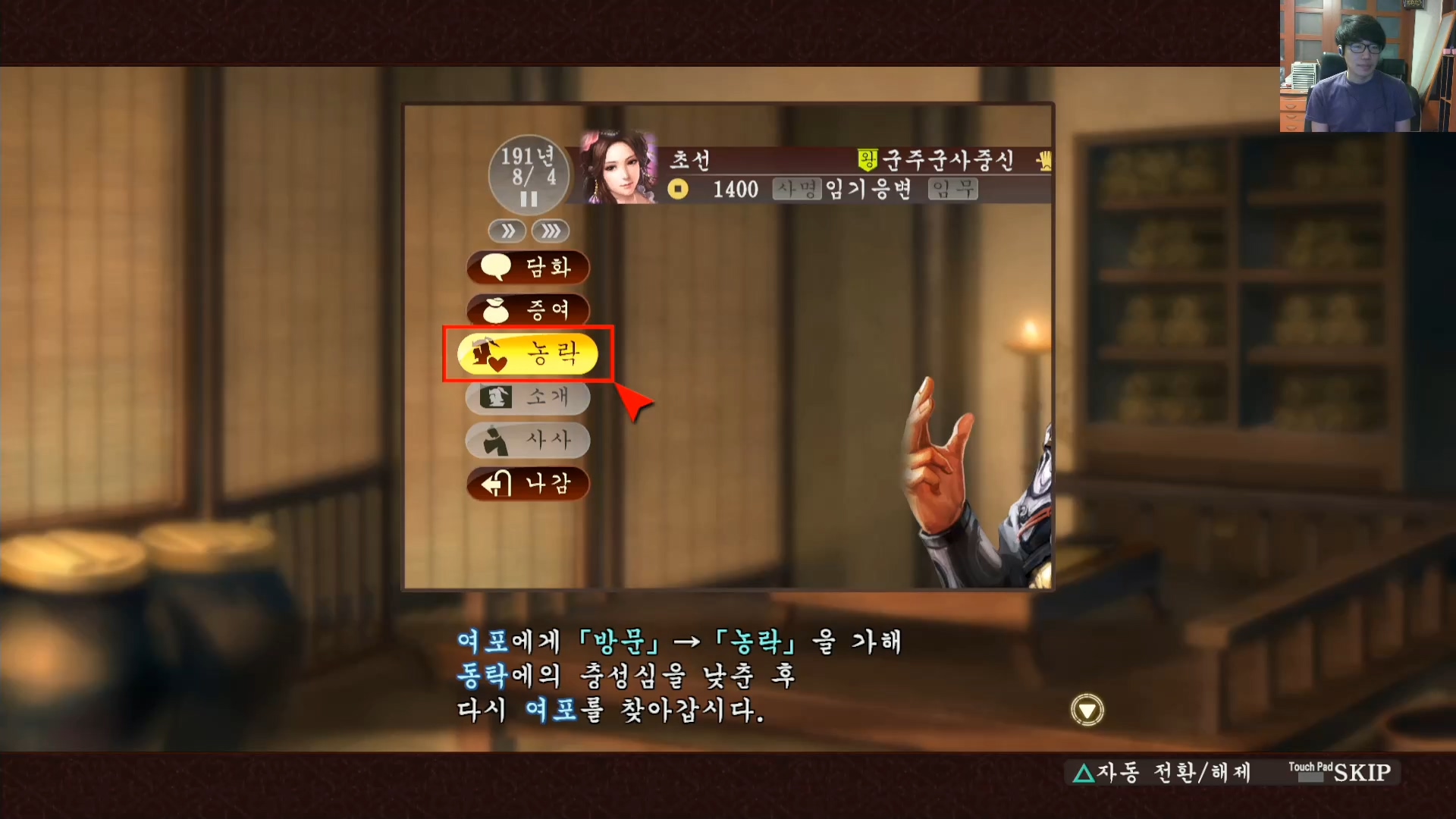Enable fast speed with the double-arrow button

pos(507,231)
